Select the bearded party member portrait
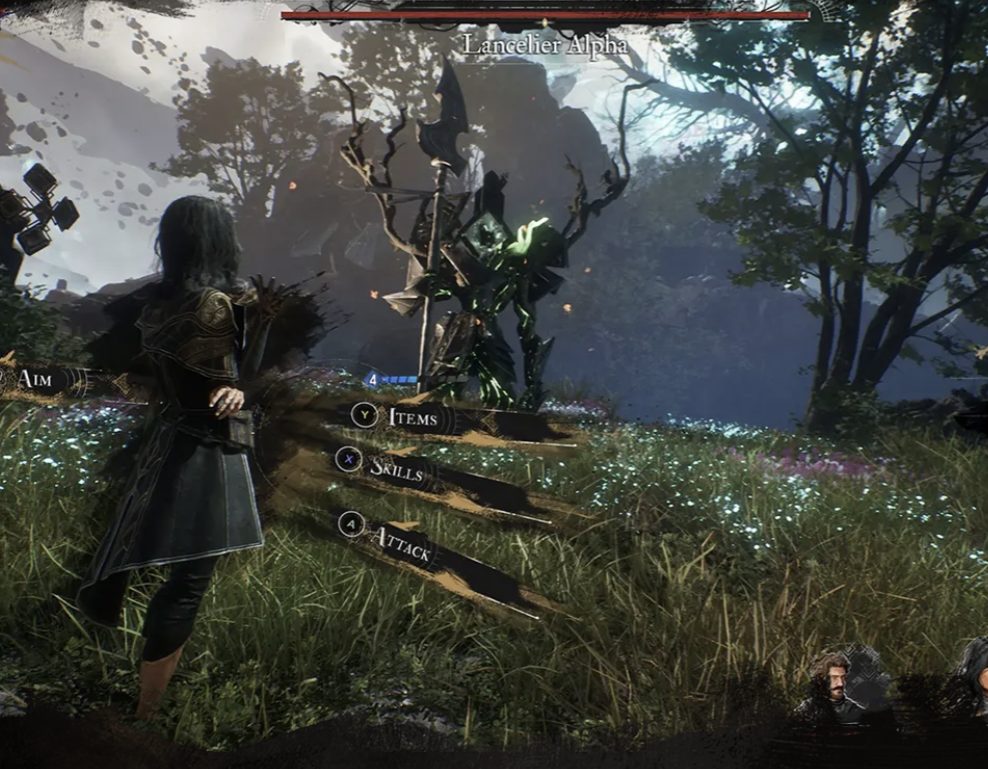Viewport: 988px width, 769px height. coord(829,683)
